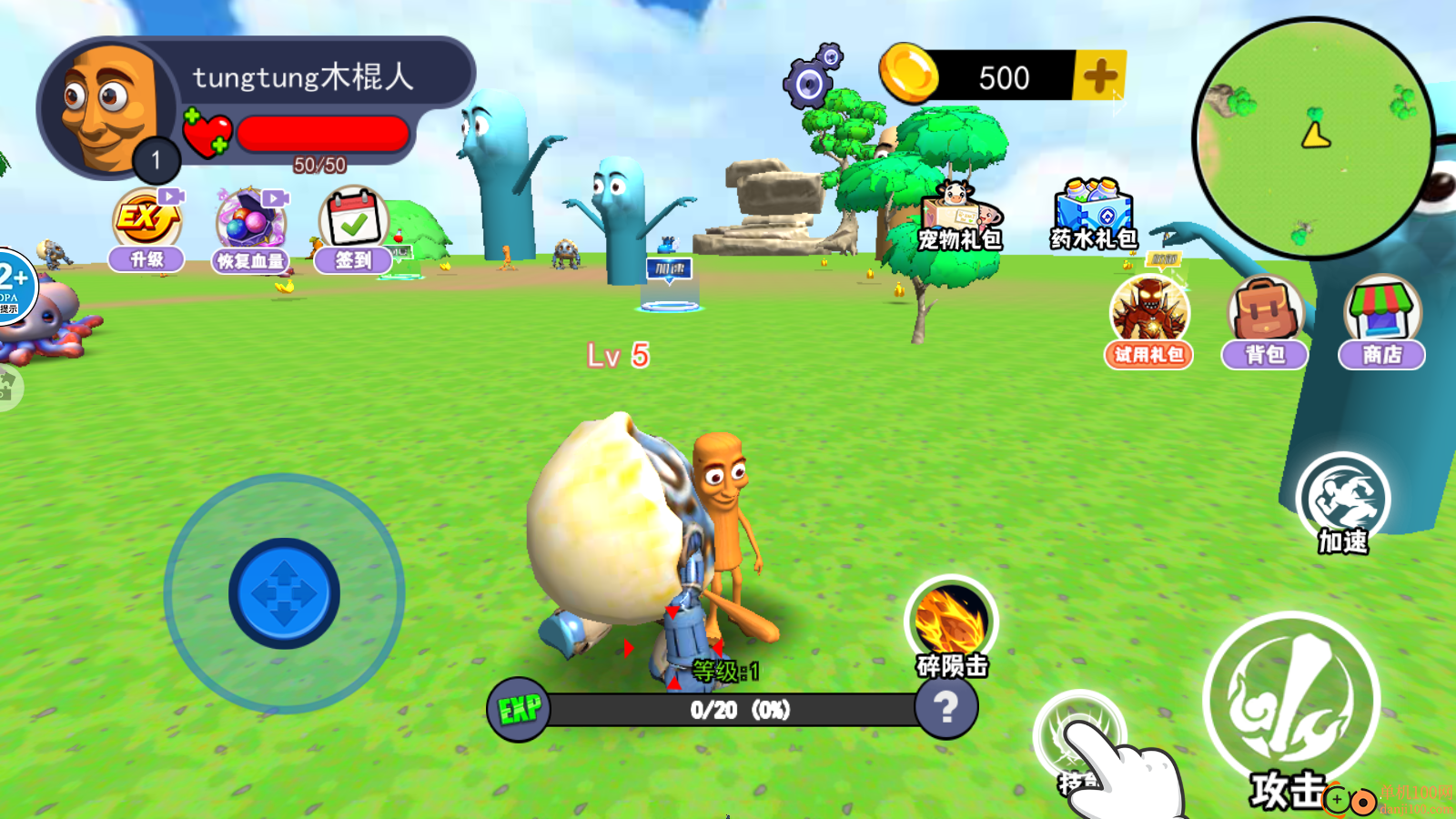Use the skill button under the pointing hand
Image resolution: width=1456 pixels, height=819 pixels.
click(x=1079, y=736)
